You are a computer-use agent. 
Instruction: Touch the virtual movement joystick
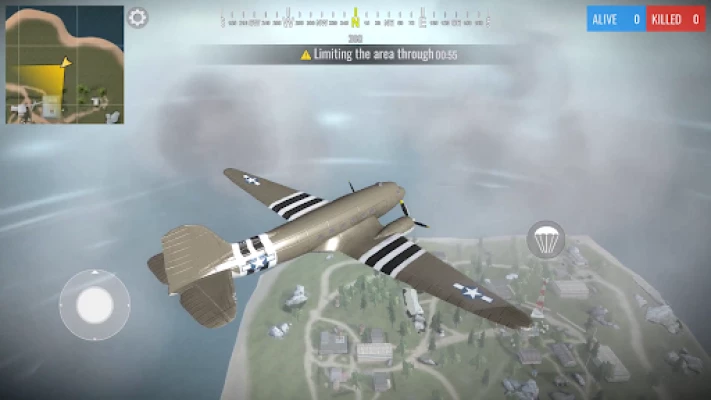[94, 305]
